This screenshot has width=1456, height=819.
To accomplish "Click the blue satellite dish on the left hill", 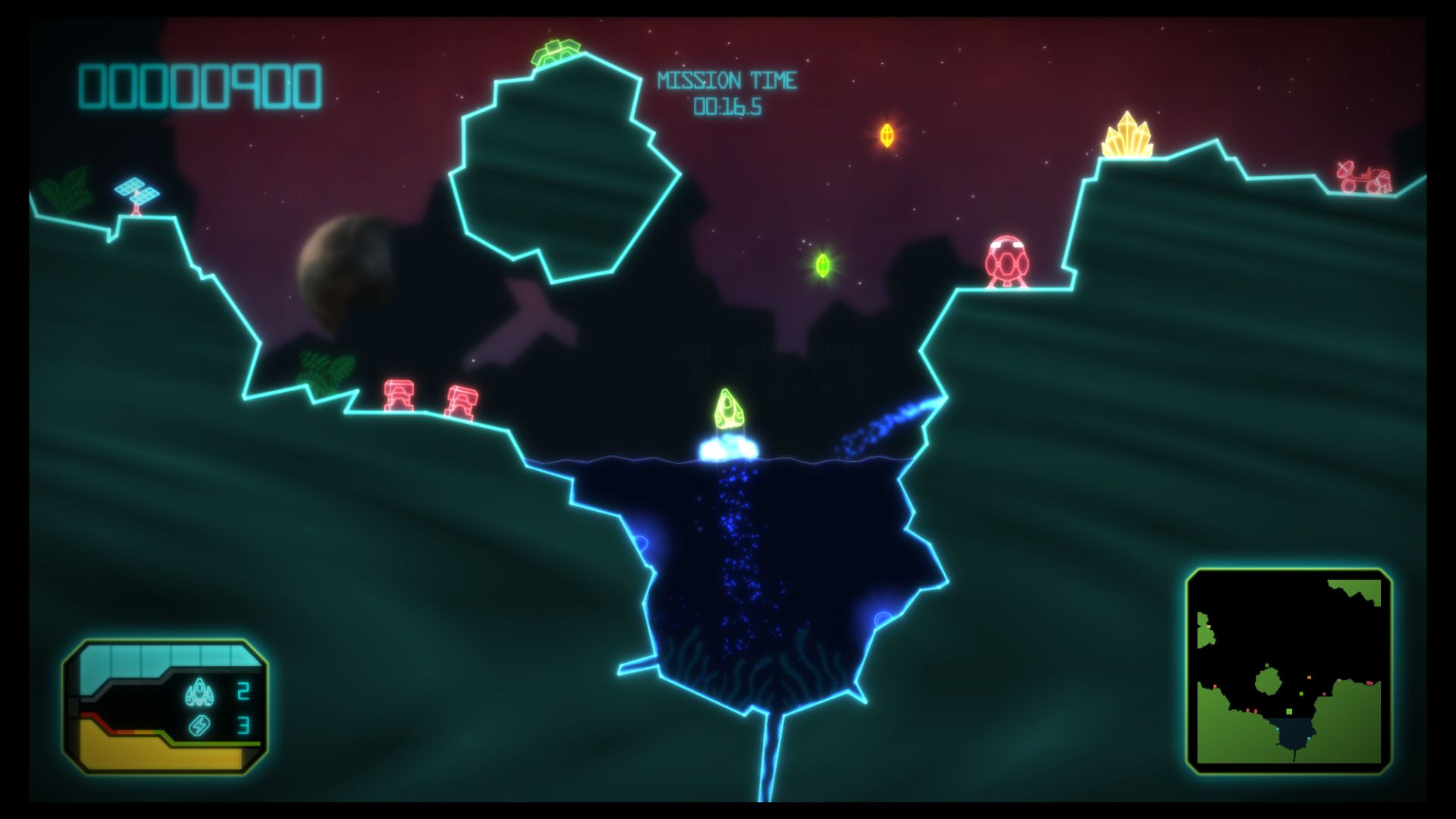I will point(136,191).
